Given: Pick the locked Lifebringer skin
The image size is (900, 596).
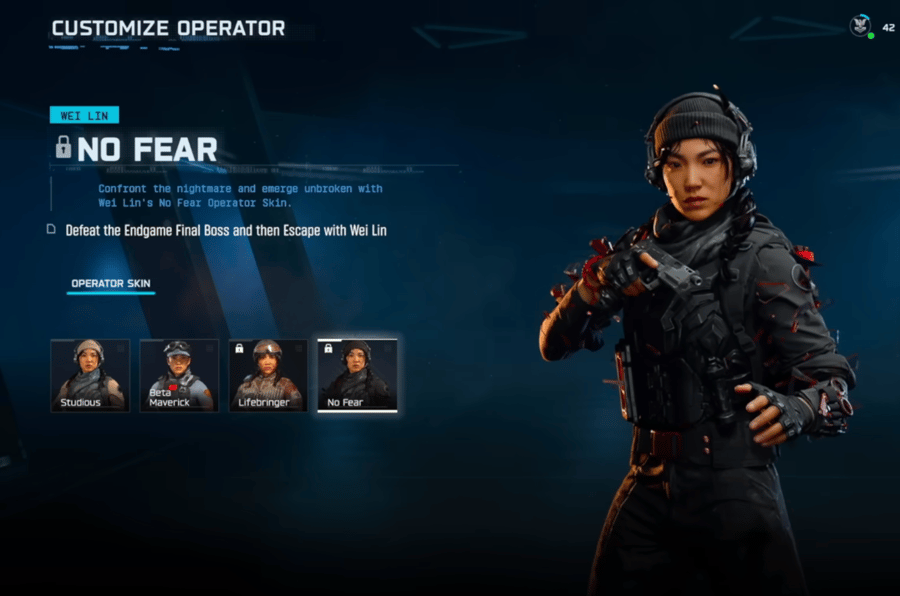Looking at the screenshot, I should 267,375.
